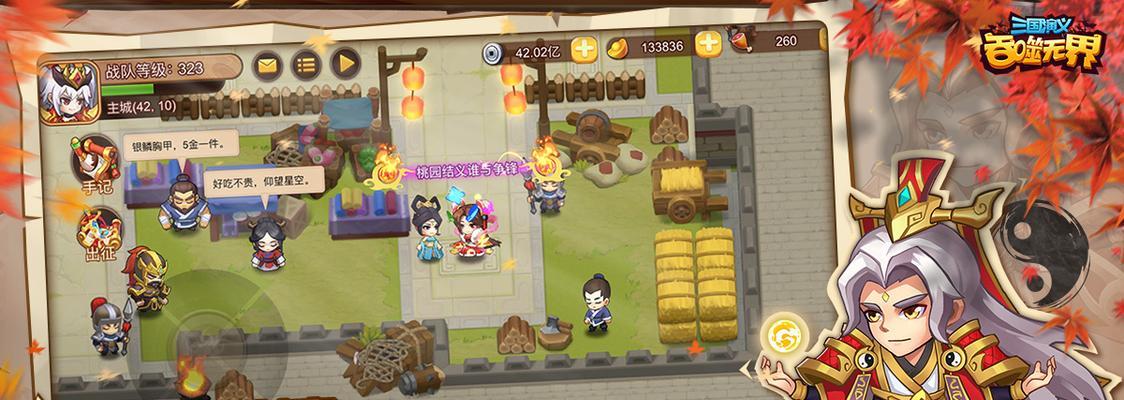Open the mail envelope button
This screenshot has width=1124, height=400.
266,65
